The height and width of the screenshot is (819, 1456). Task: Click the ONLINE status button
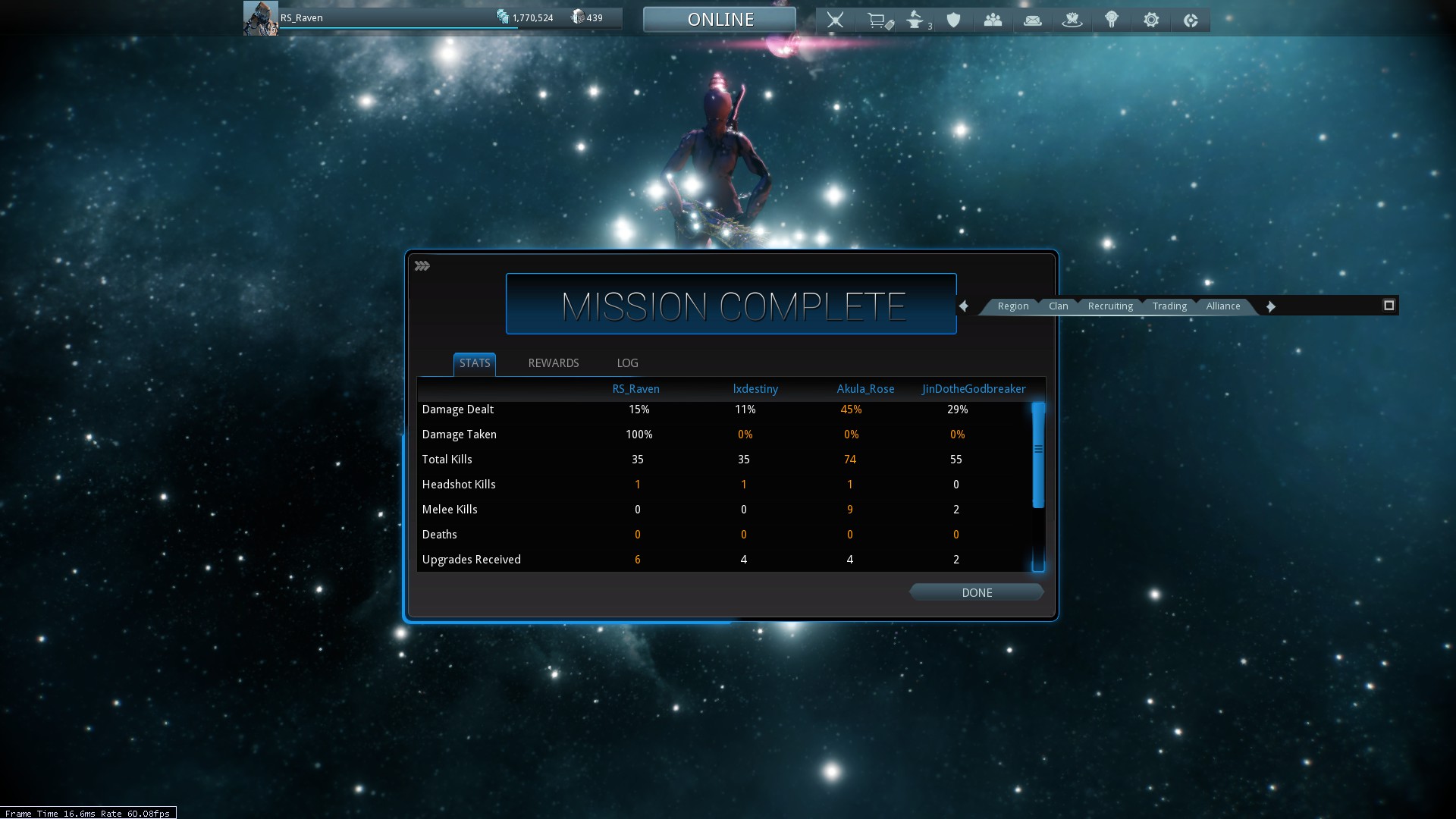720,20
